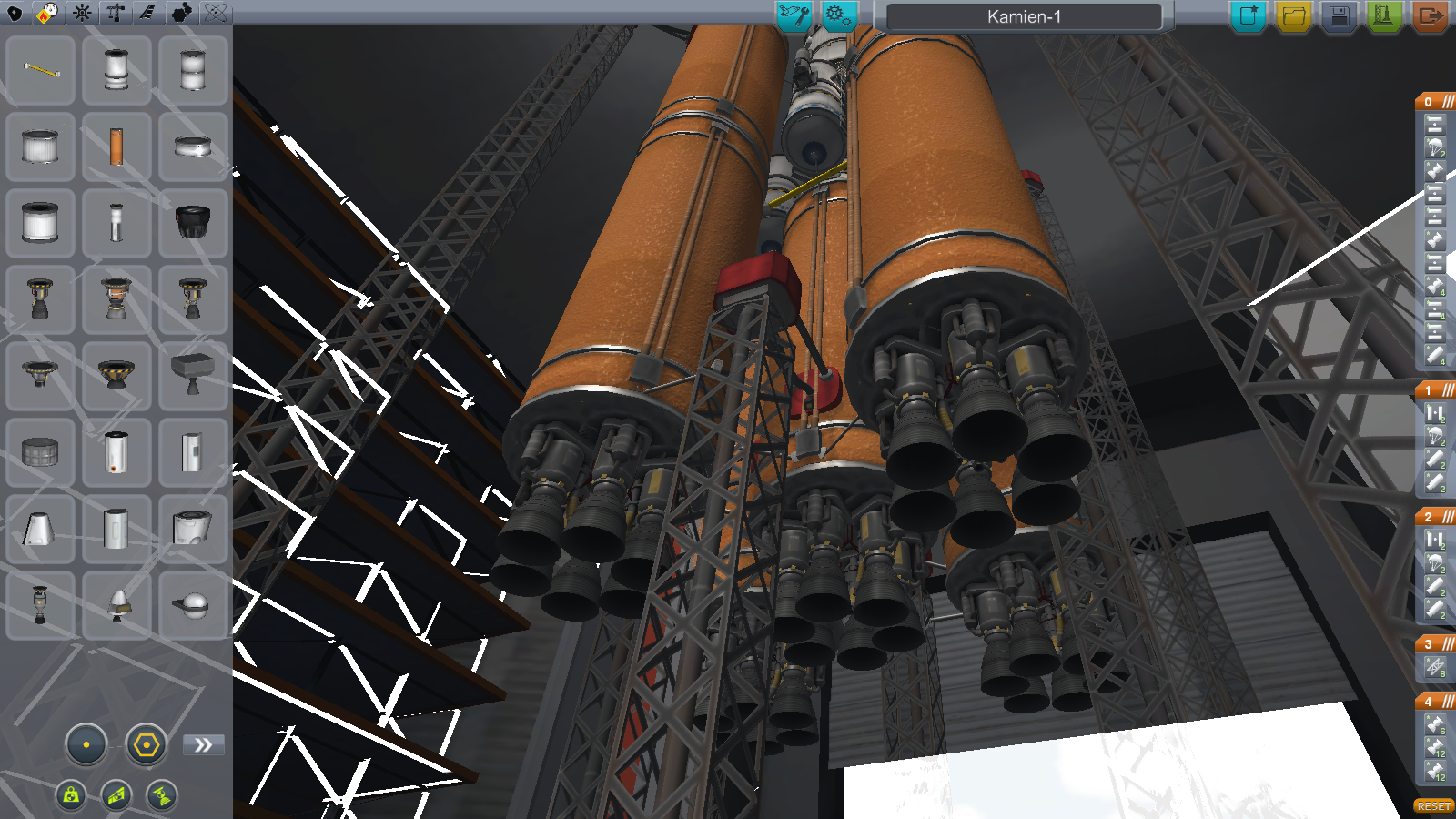Start a new vessel design
1456x819 pixels.
tap(1249, 15)
